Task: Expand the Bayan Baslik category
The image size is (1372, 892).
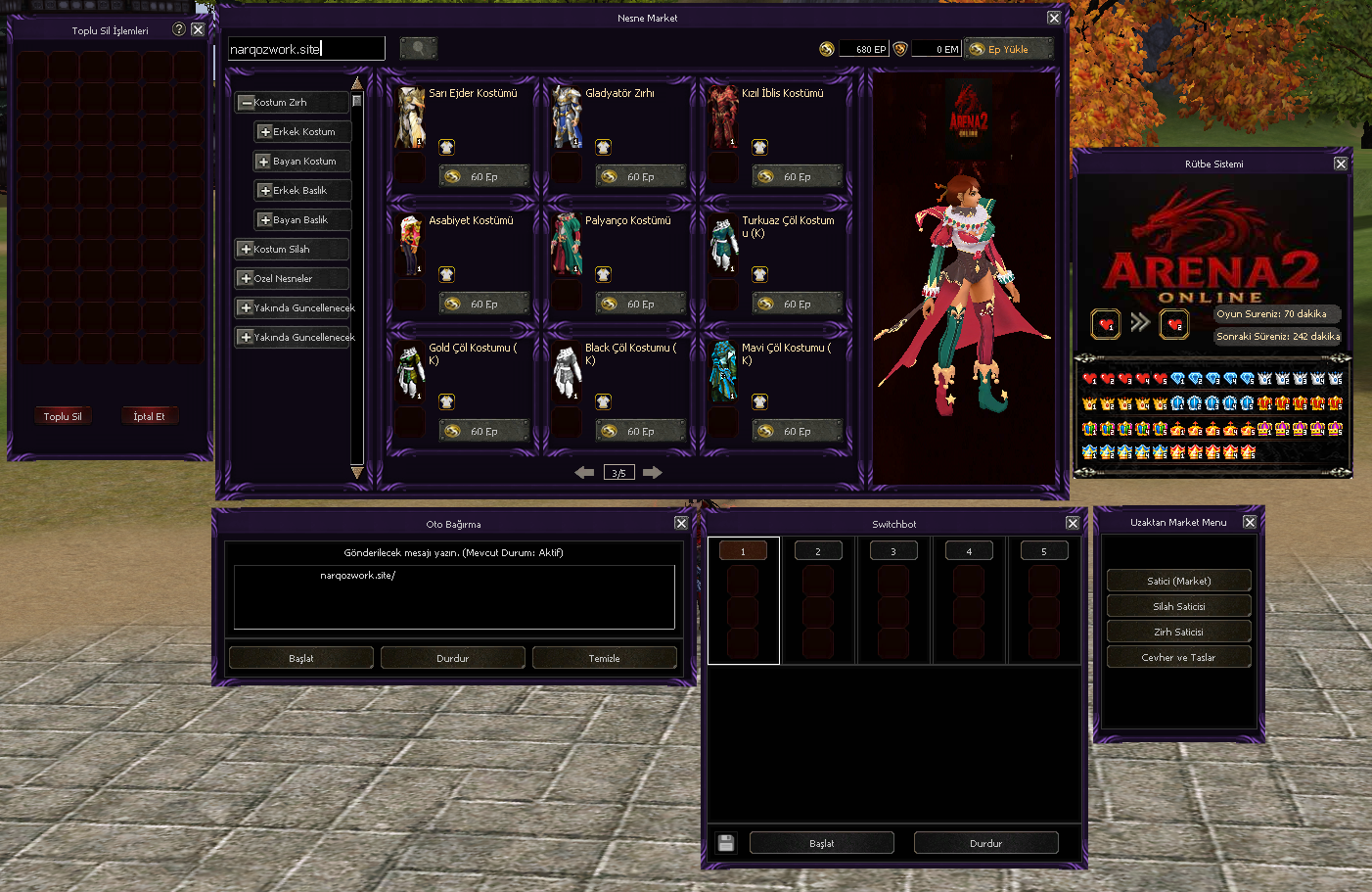Action: click(x=265, y=220)
